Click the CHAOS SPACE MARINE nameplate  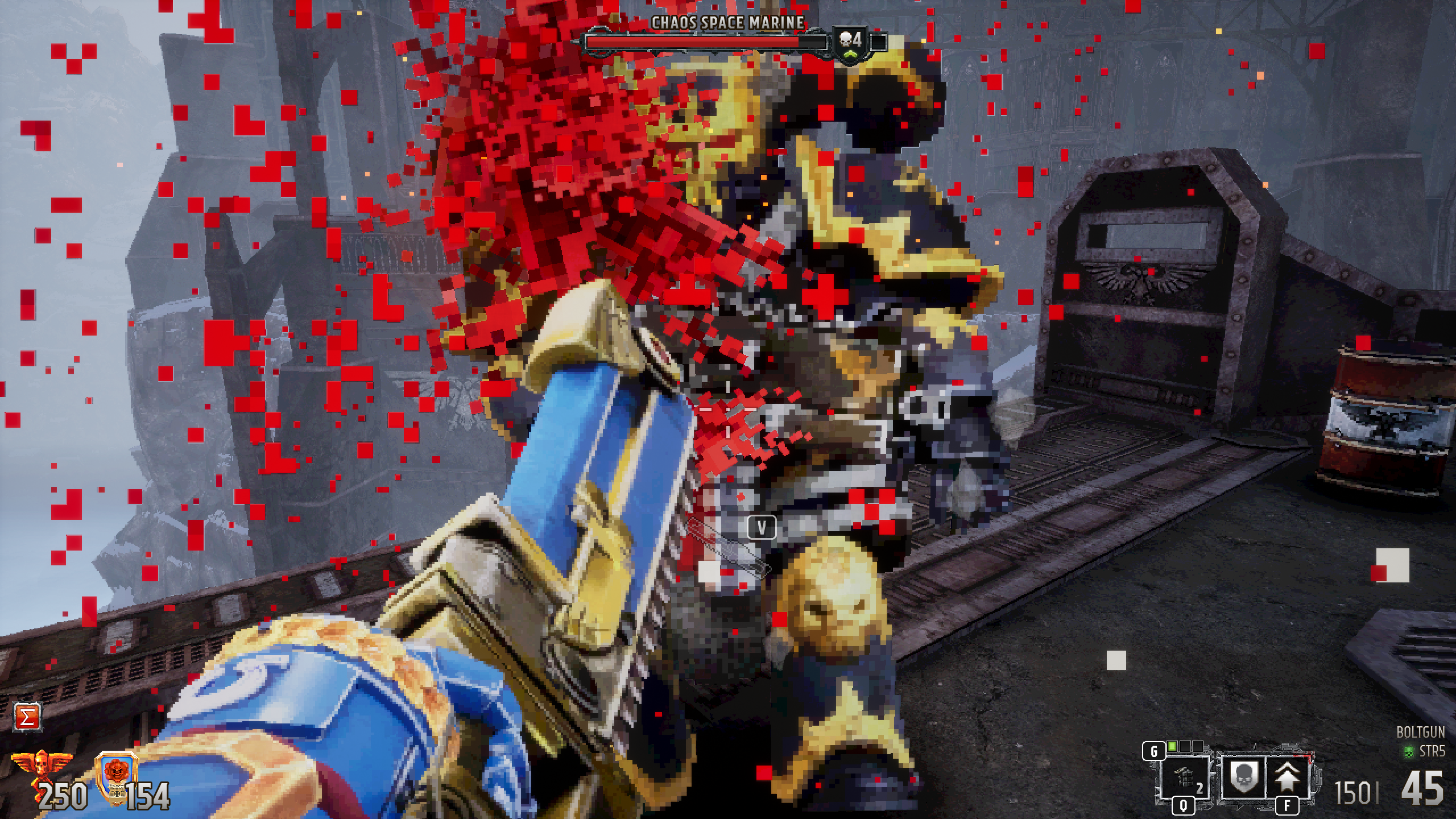tap(729, 22)
